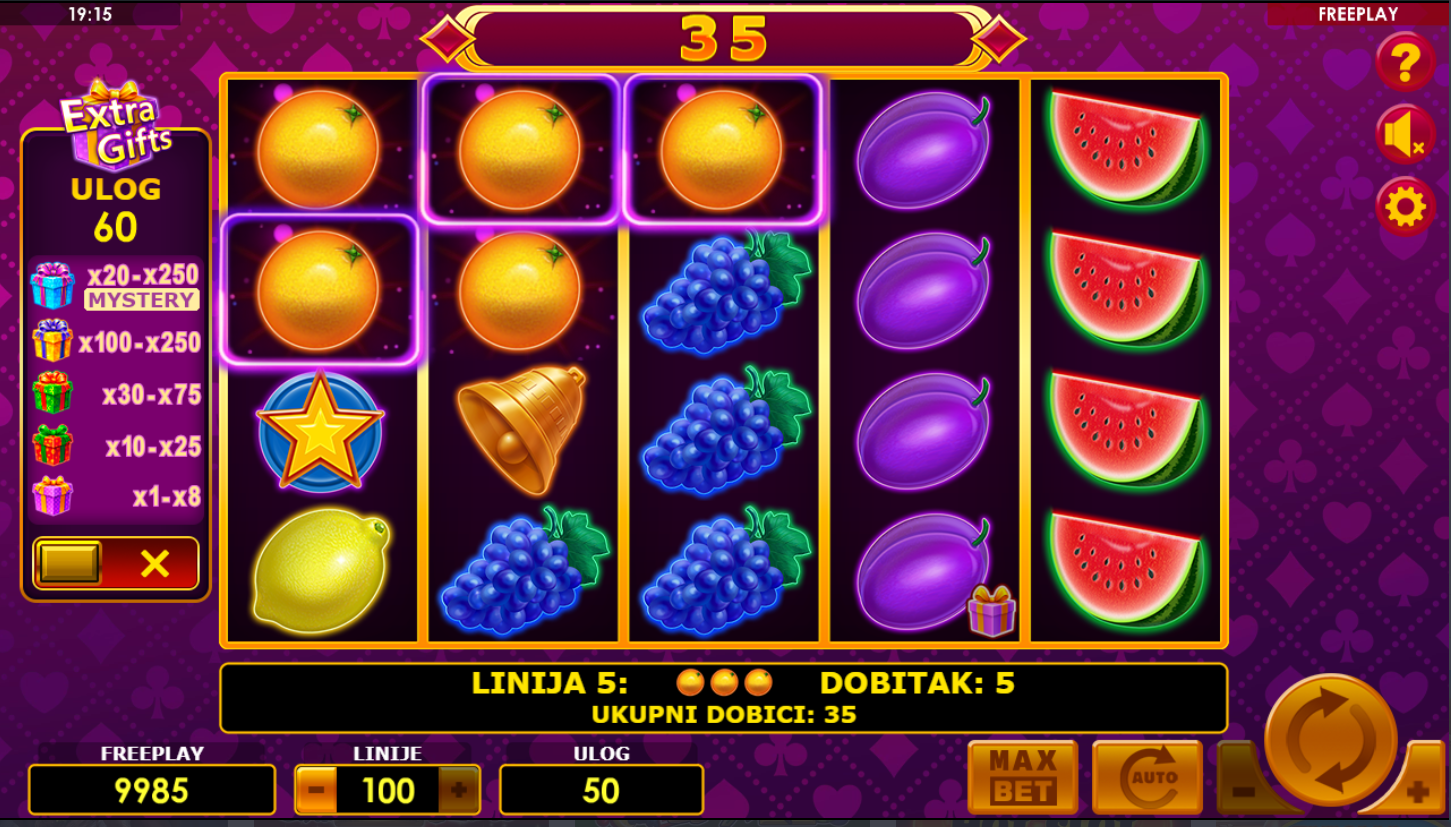The image size is (1451, 827).
Task: Toggle the Extra Gifts switch with red X
Action: 116,564
